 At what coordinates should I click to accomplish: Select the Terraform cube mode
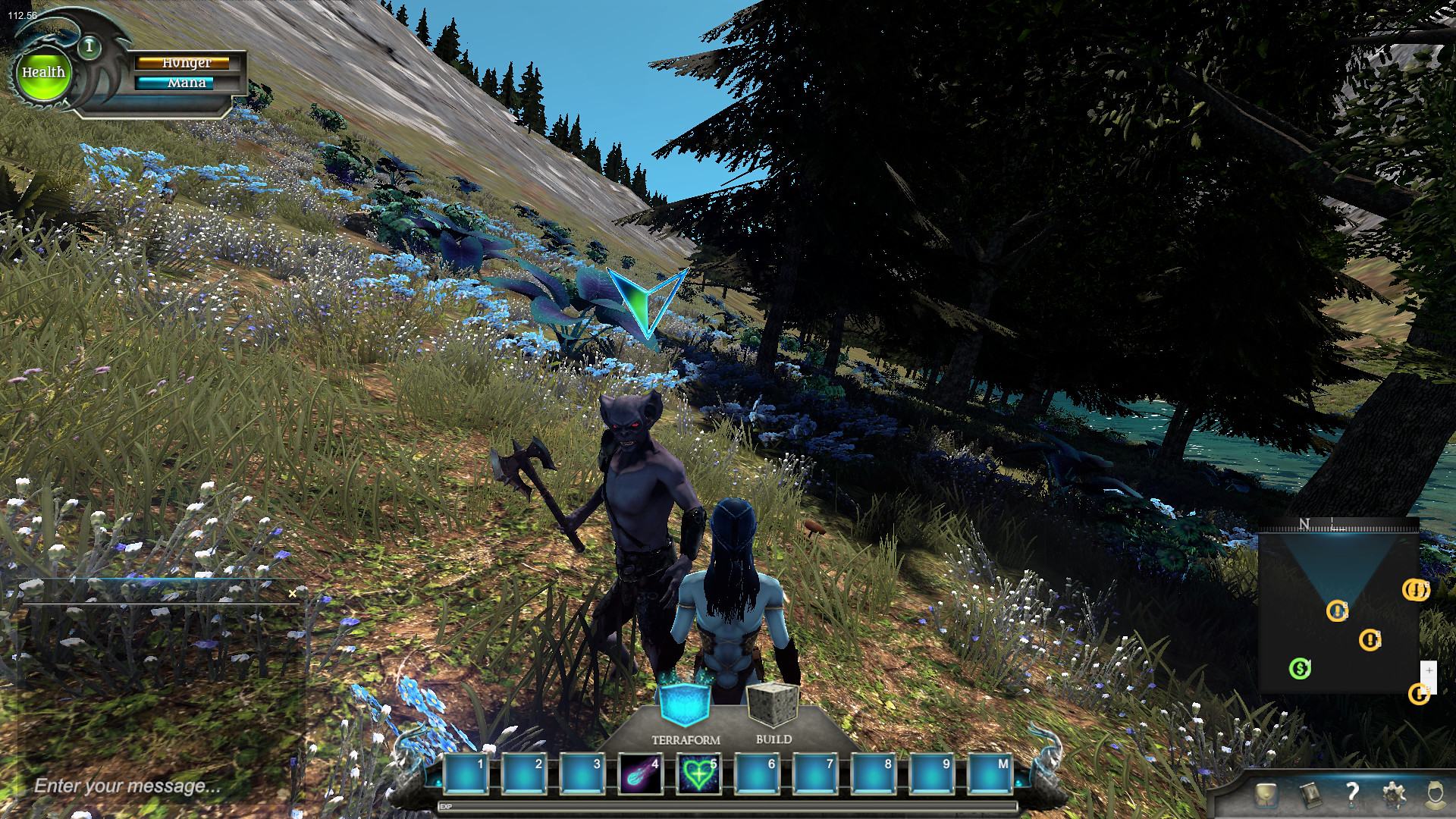tap(685, 704)
